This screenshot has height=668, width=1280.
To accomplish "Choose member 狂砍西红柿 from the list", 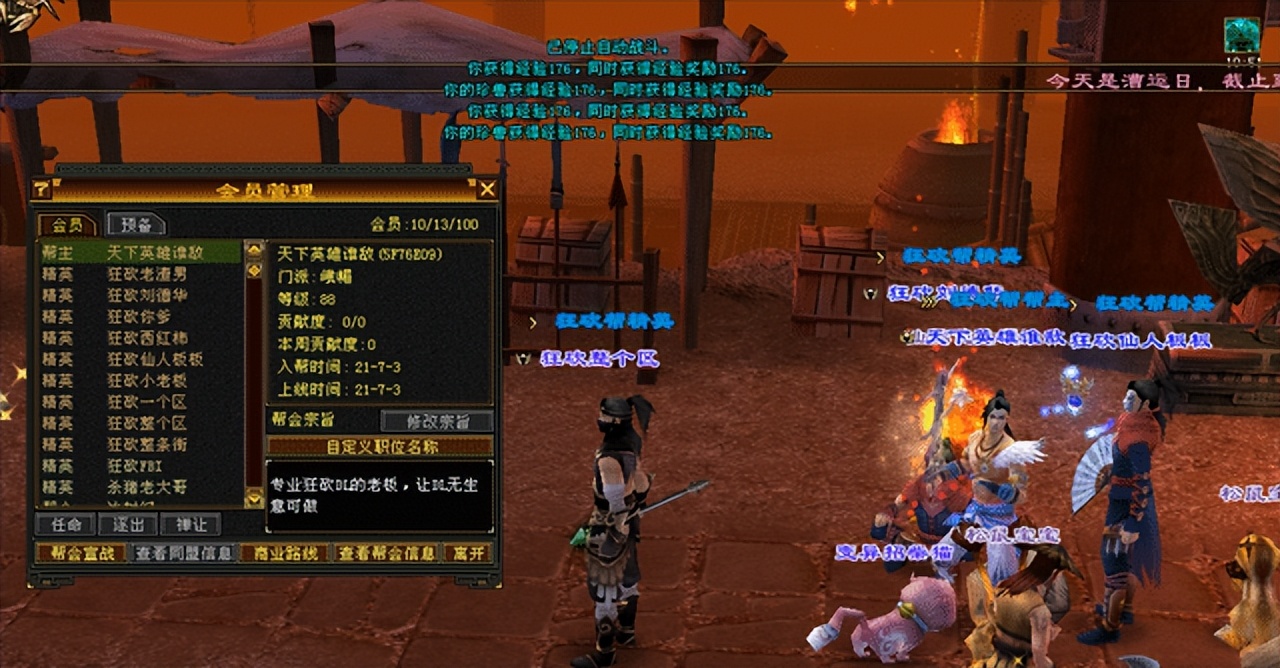I will click(x=140, y=338).
